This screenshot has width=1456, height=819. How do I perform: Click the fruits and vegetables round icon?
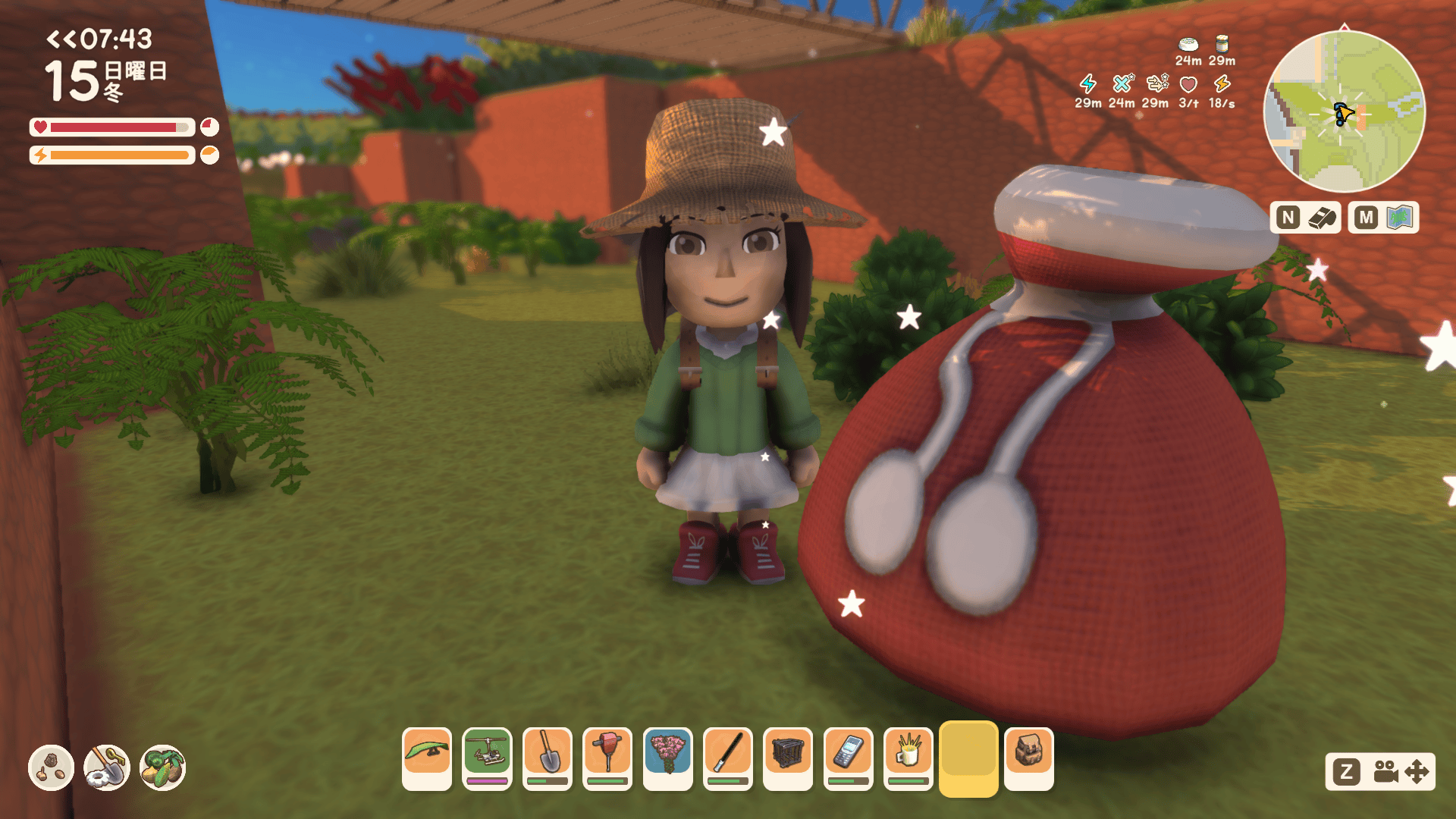[x=162, y=767]
